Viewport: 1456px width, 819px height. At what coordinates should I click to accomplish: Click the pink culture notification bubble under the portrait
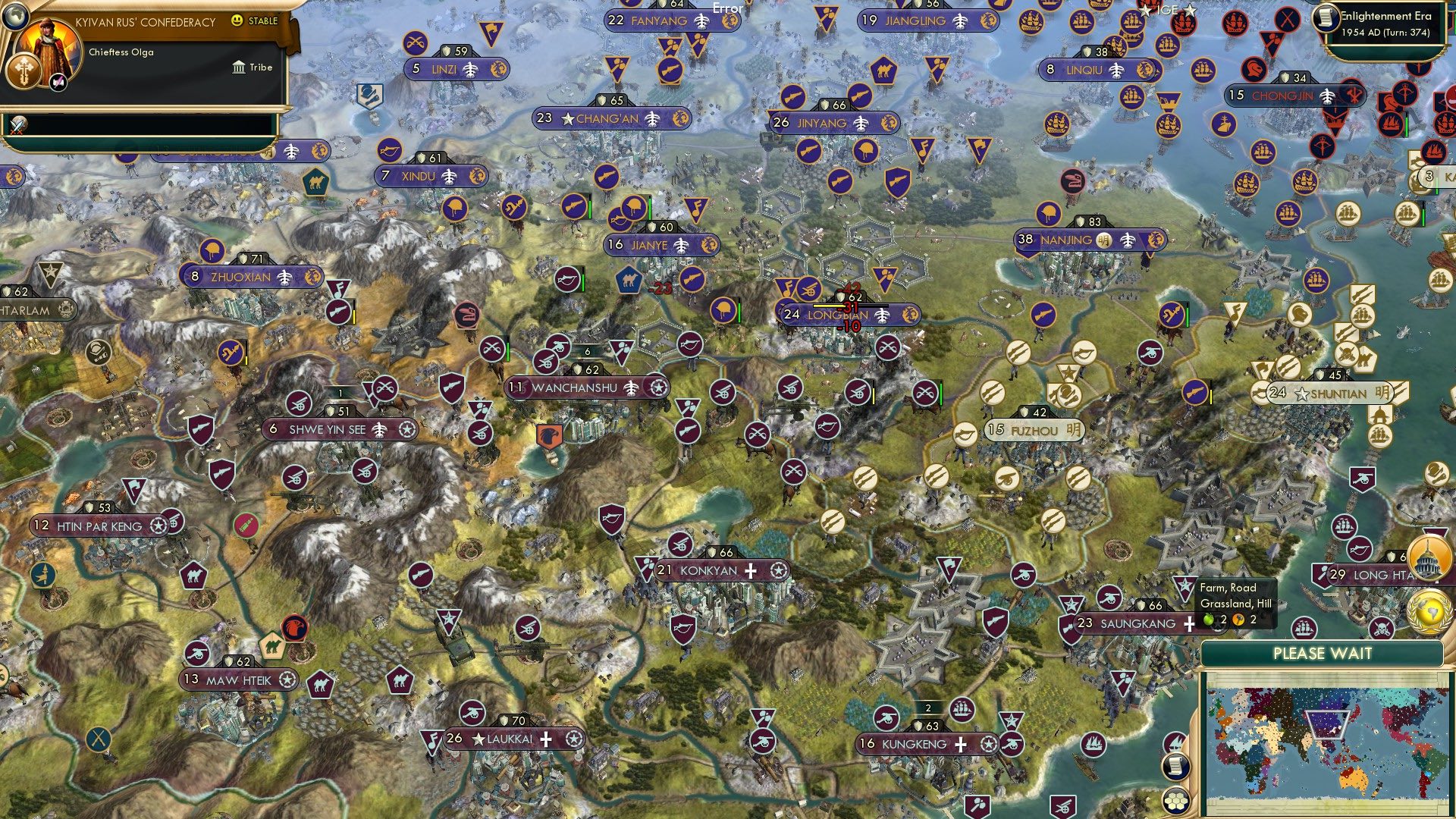pyautogui.click(x=58, y=83)
